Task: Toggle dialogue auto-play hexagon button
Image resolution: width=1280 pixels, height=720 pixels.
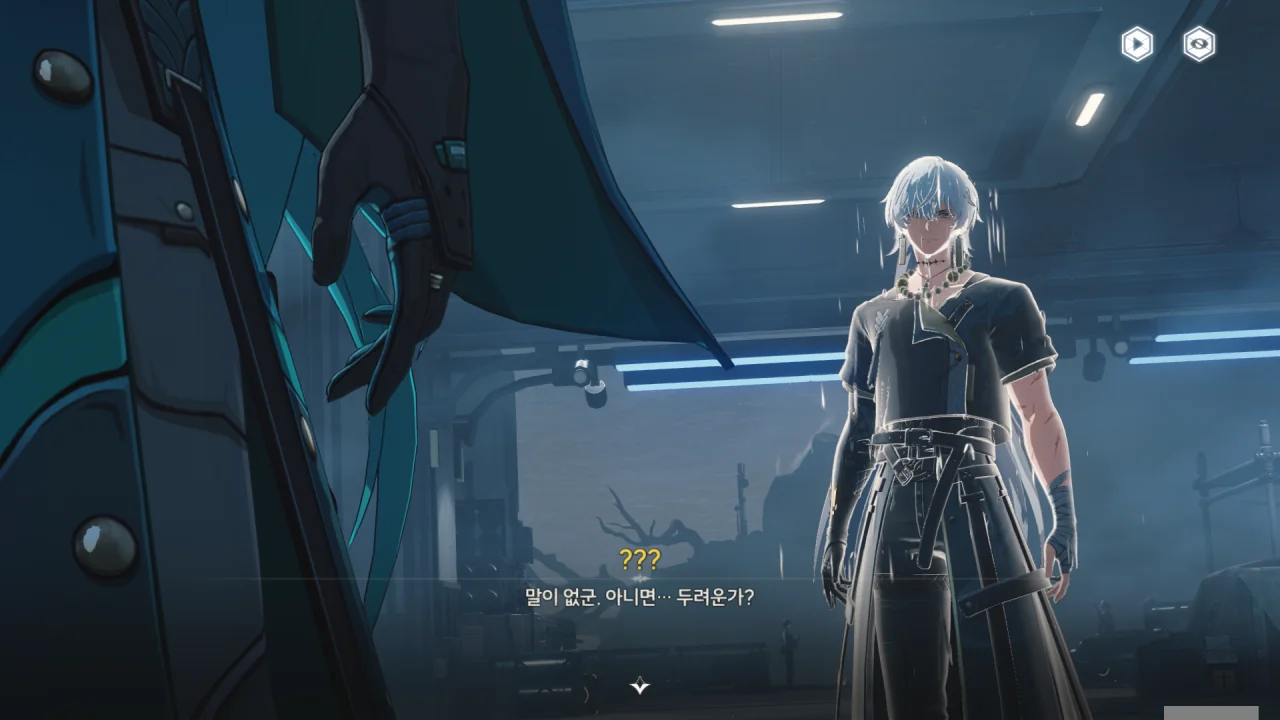Action: click(1137, 44)
